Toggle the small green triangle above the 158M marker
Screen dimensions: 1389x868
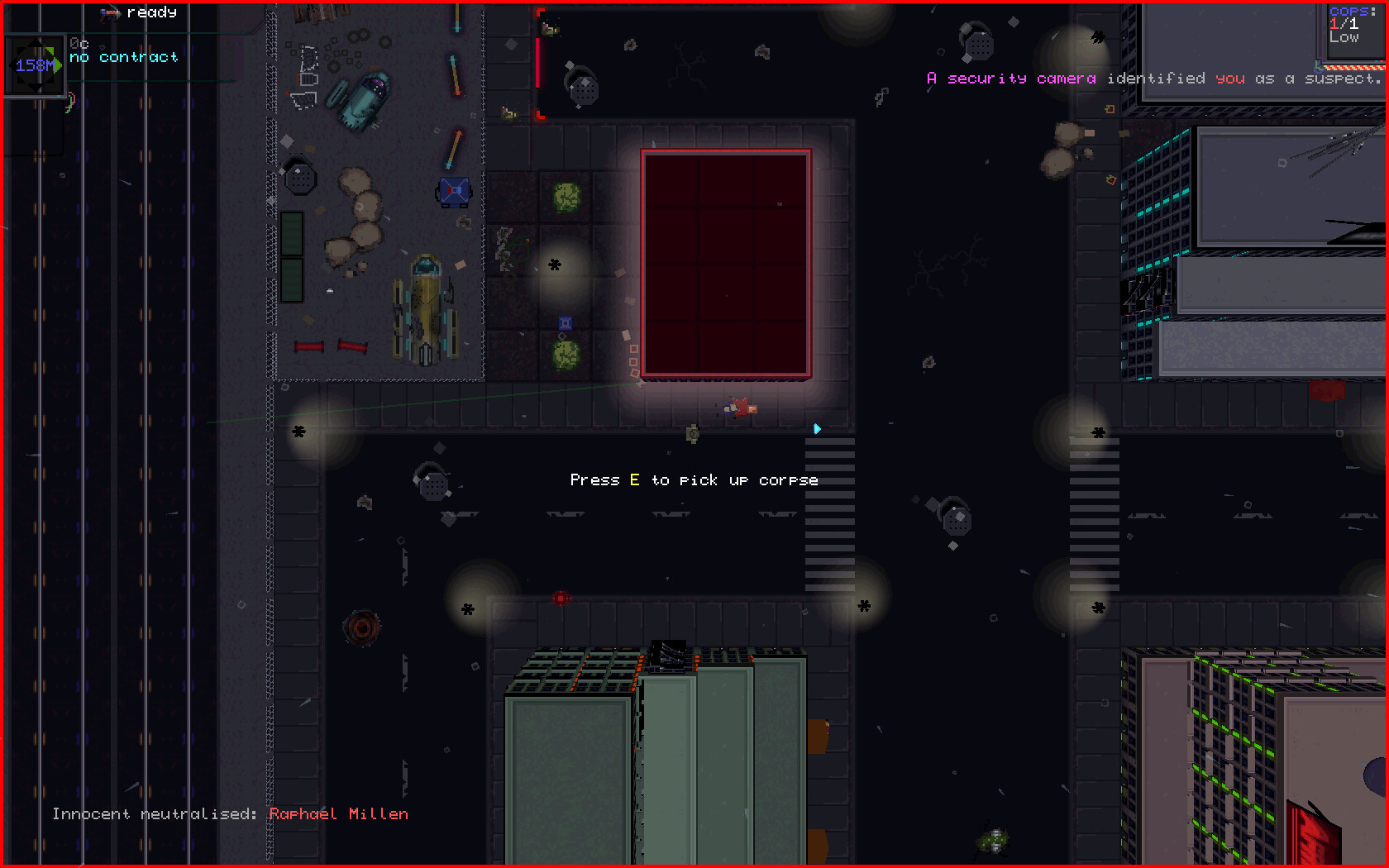pos(50,50)
